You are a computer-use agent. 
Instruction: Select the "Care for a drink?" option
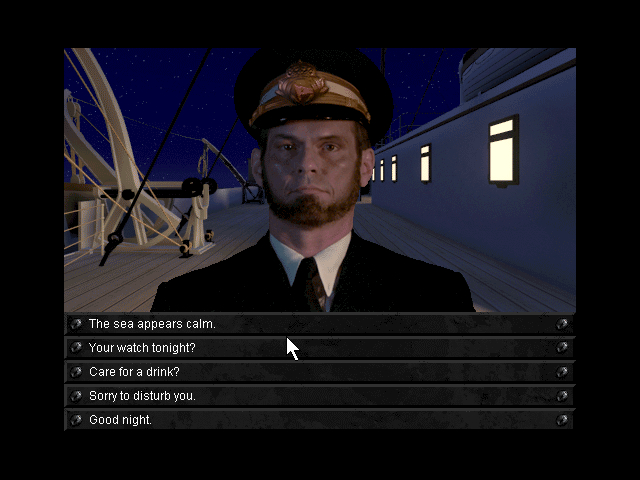[134, 372]
